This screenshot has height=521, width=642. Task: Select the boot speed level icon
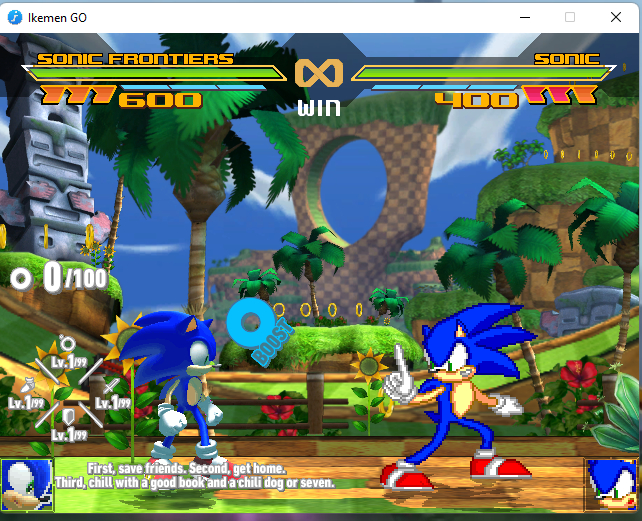point(28,385)
